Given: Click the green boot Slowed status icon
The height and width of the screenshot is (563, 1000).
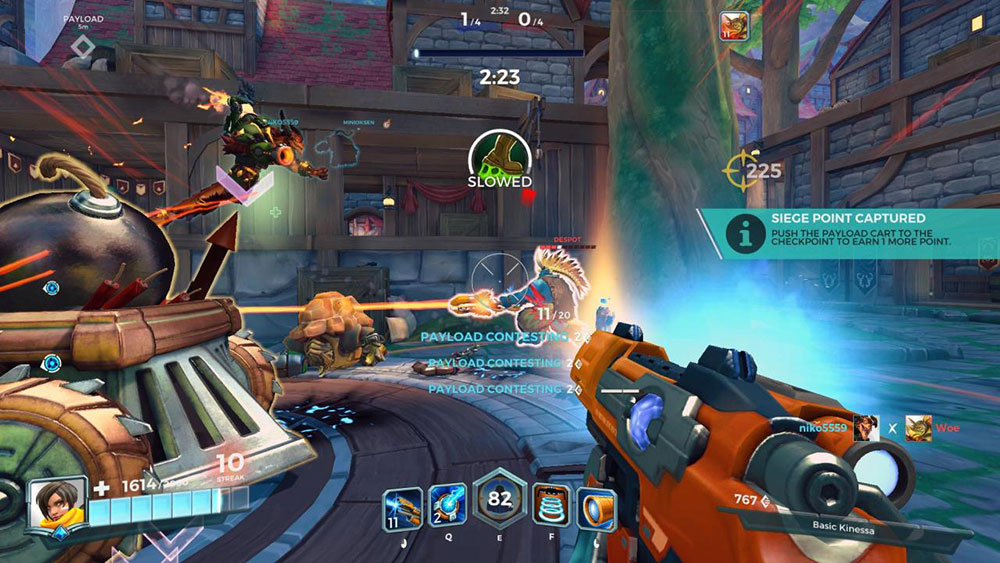Looking at the screenshot, I should tap(499, 157).
